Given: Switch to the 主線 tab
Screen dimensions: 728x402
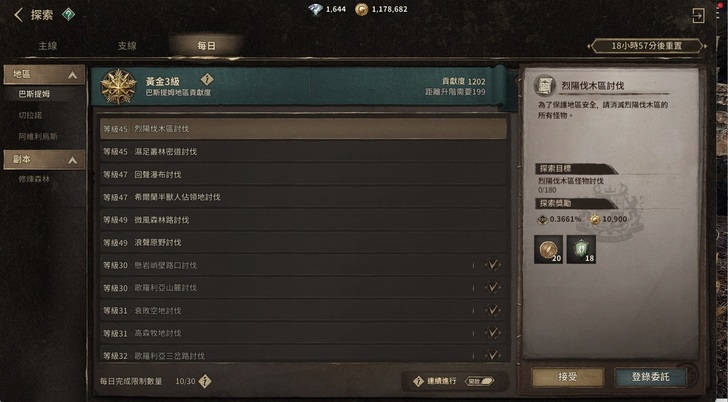Looking at the screenshot, I should [x=48, y=46].
